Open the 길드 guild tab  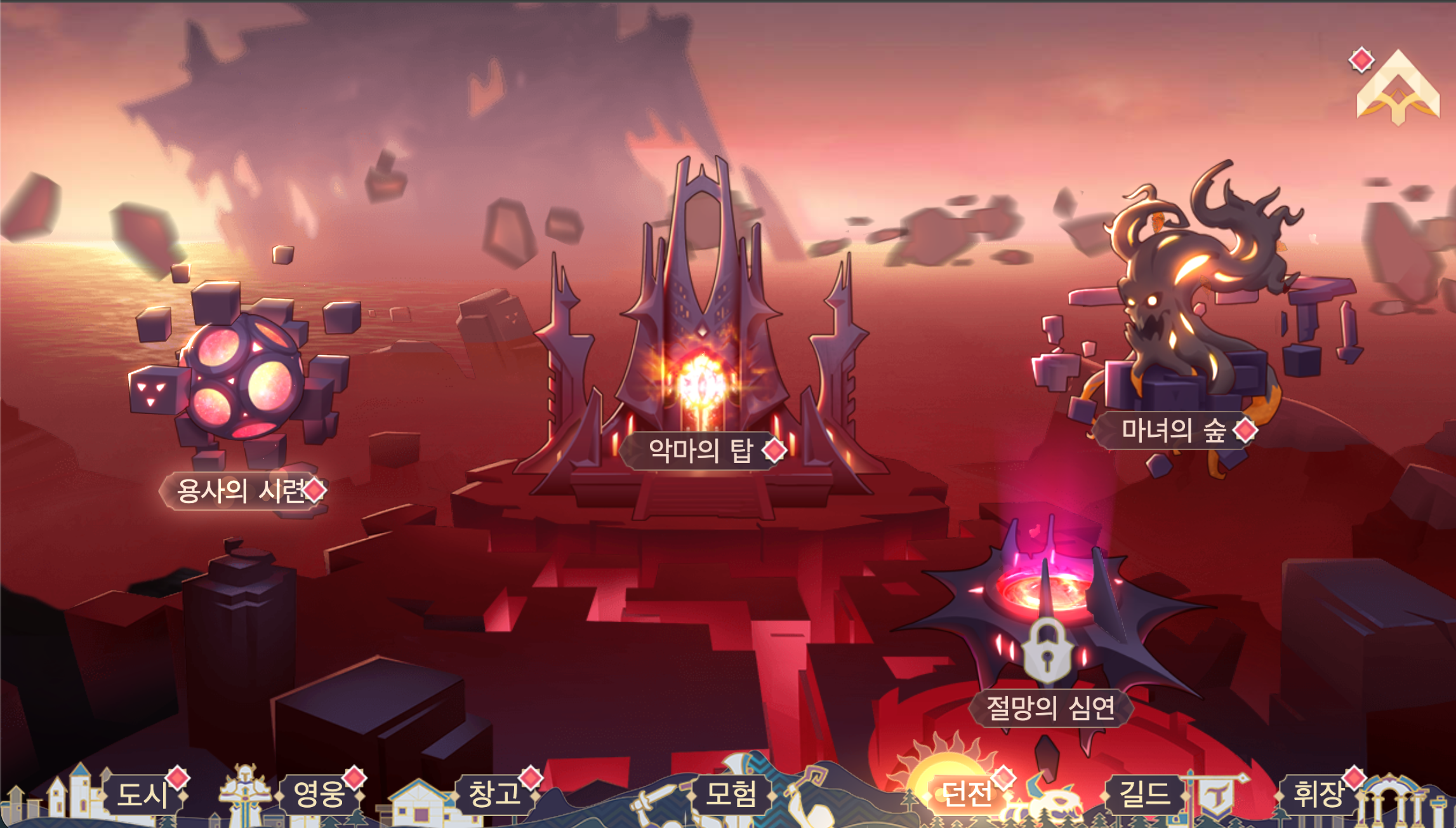(1144, 794)
